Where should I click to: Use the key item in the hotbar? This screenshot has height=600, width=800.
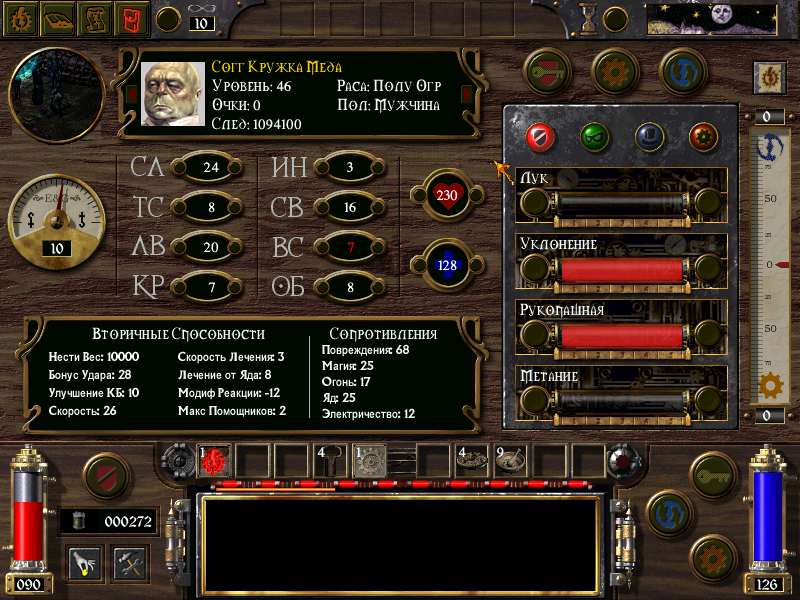click(x=331, y=461)
